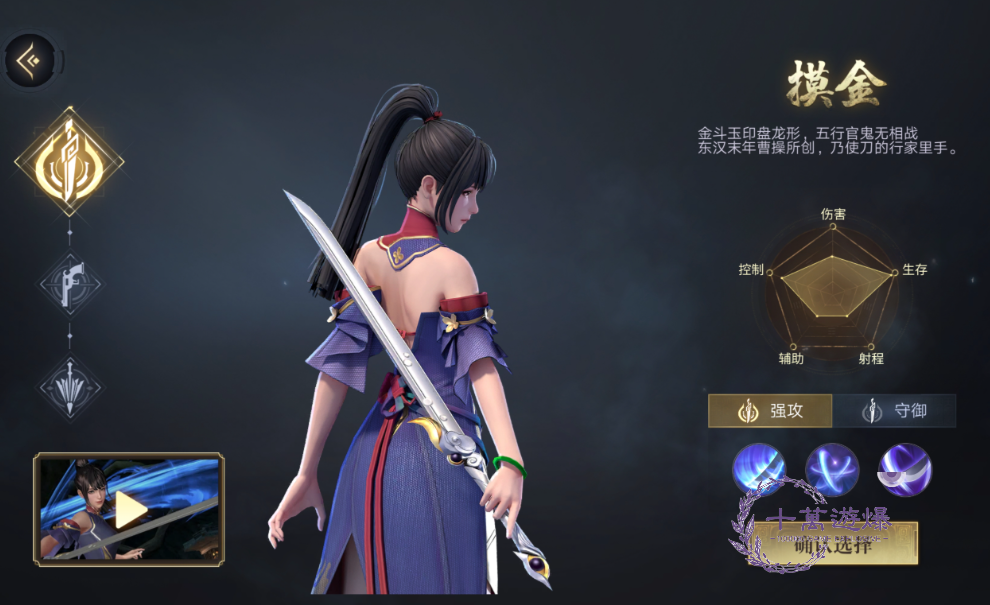Play the character preview video

(x=129, y=508)
